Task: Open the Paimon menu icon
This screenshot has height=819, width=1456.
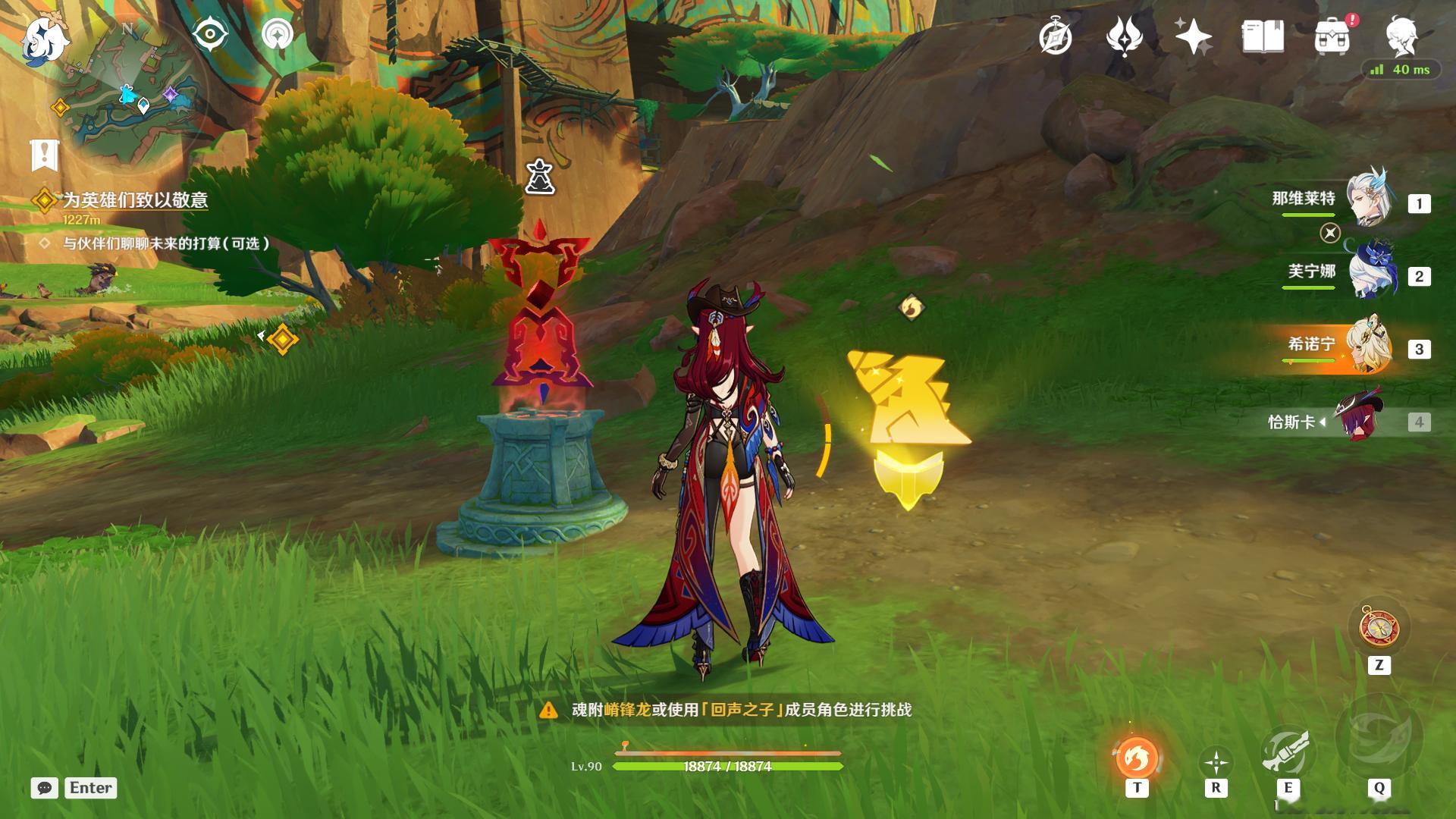Action: point(44,39)
